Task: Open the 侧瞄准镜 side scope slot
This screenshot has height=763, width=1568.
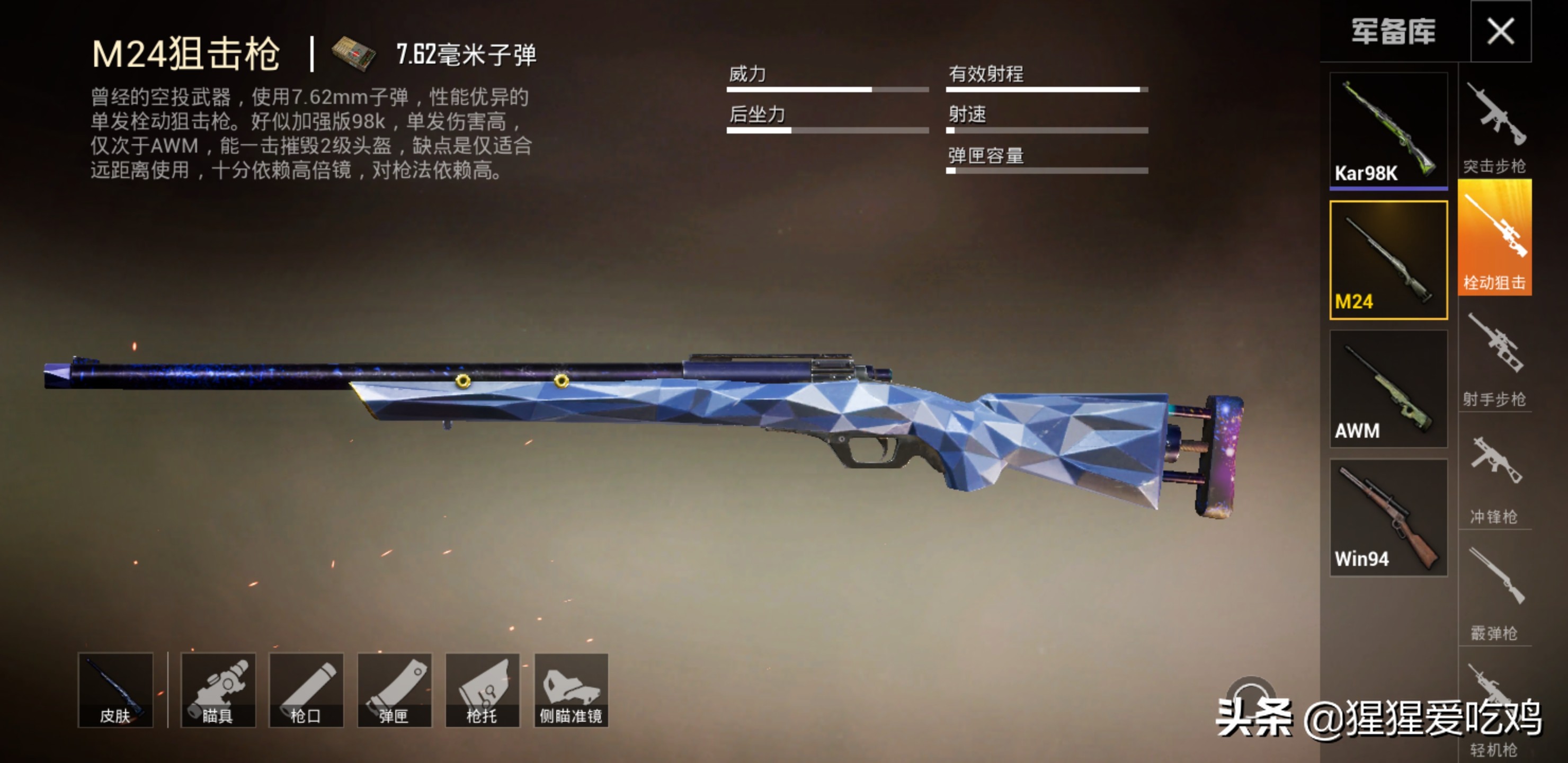Action: pyautogui.click(x=571, y=690)
